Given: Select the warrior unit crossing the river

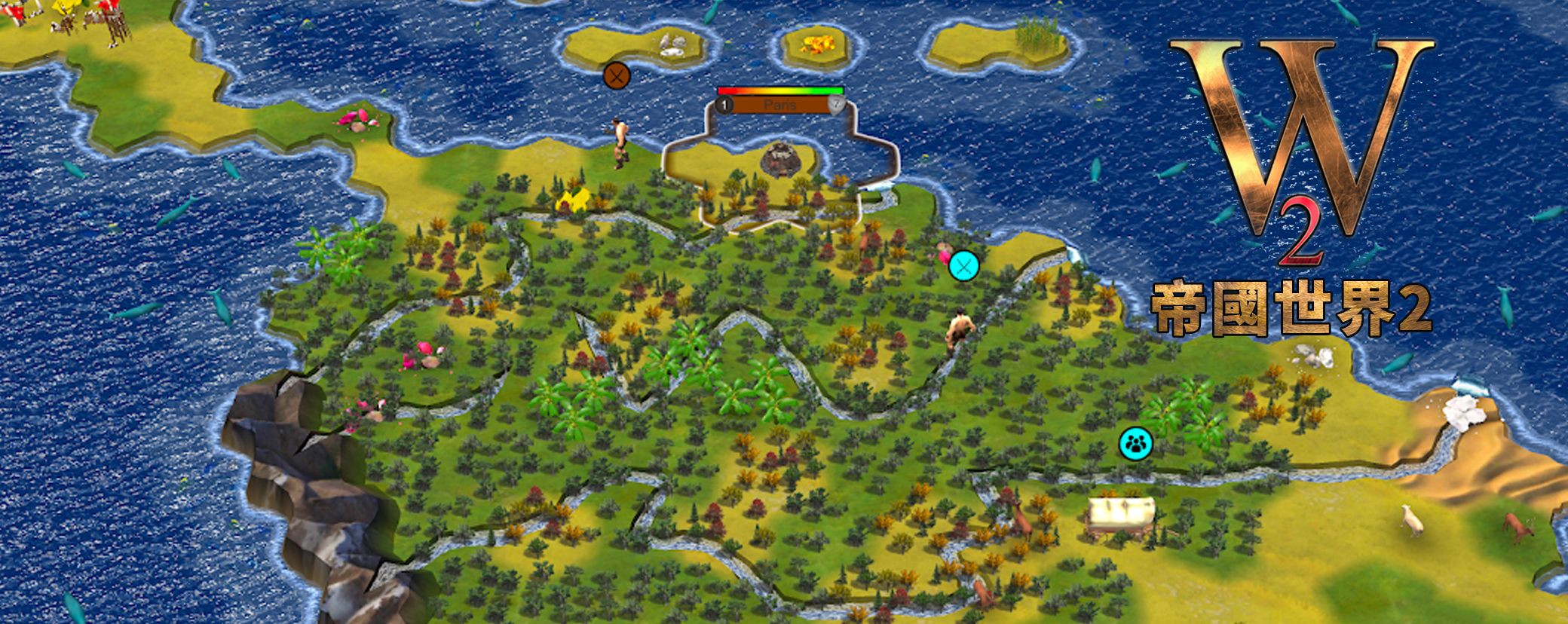Looking at the screenshot, I should click(x=959, y=332).
